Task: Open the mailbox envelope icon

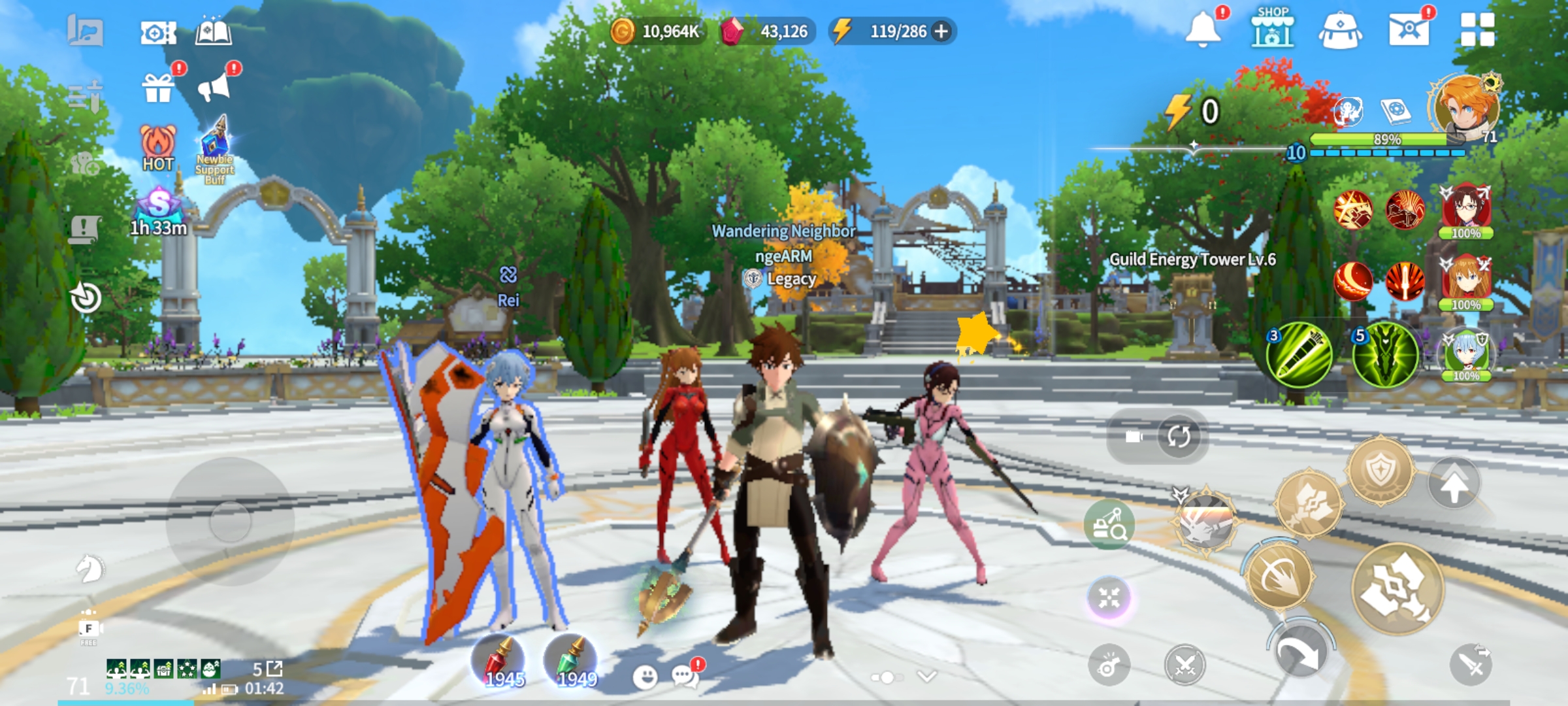Action: [1409, 29]
